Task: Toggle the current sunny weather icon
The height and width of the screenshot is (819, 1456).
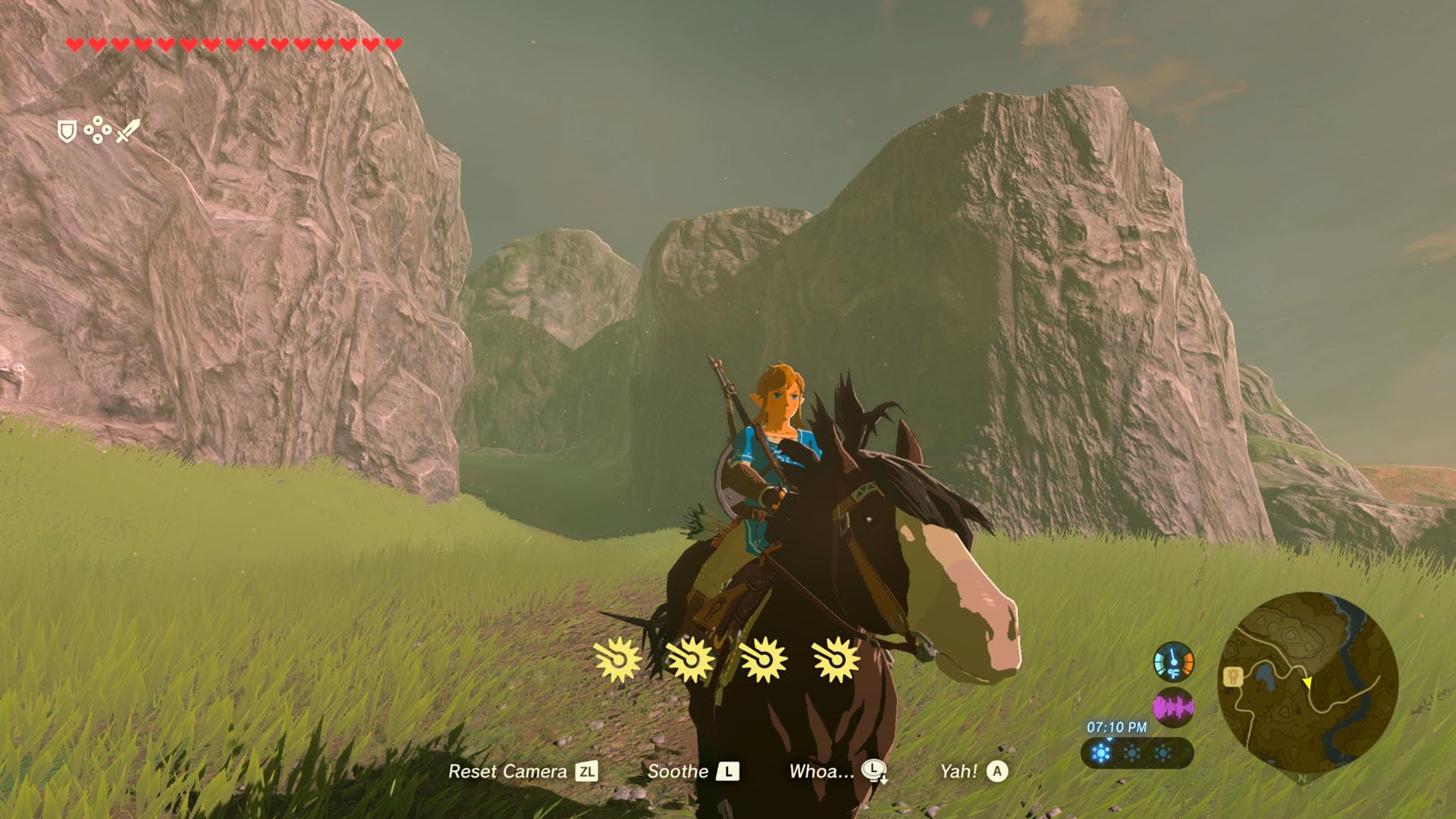Action: coord(1101,752)
